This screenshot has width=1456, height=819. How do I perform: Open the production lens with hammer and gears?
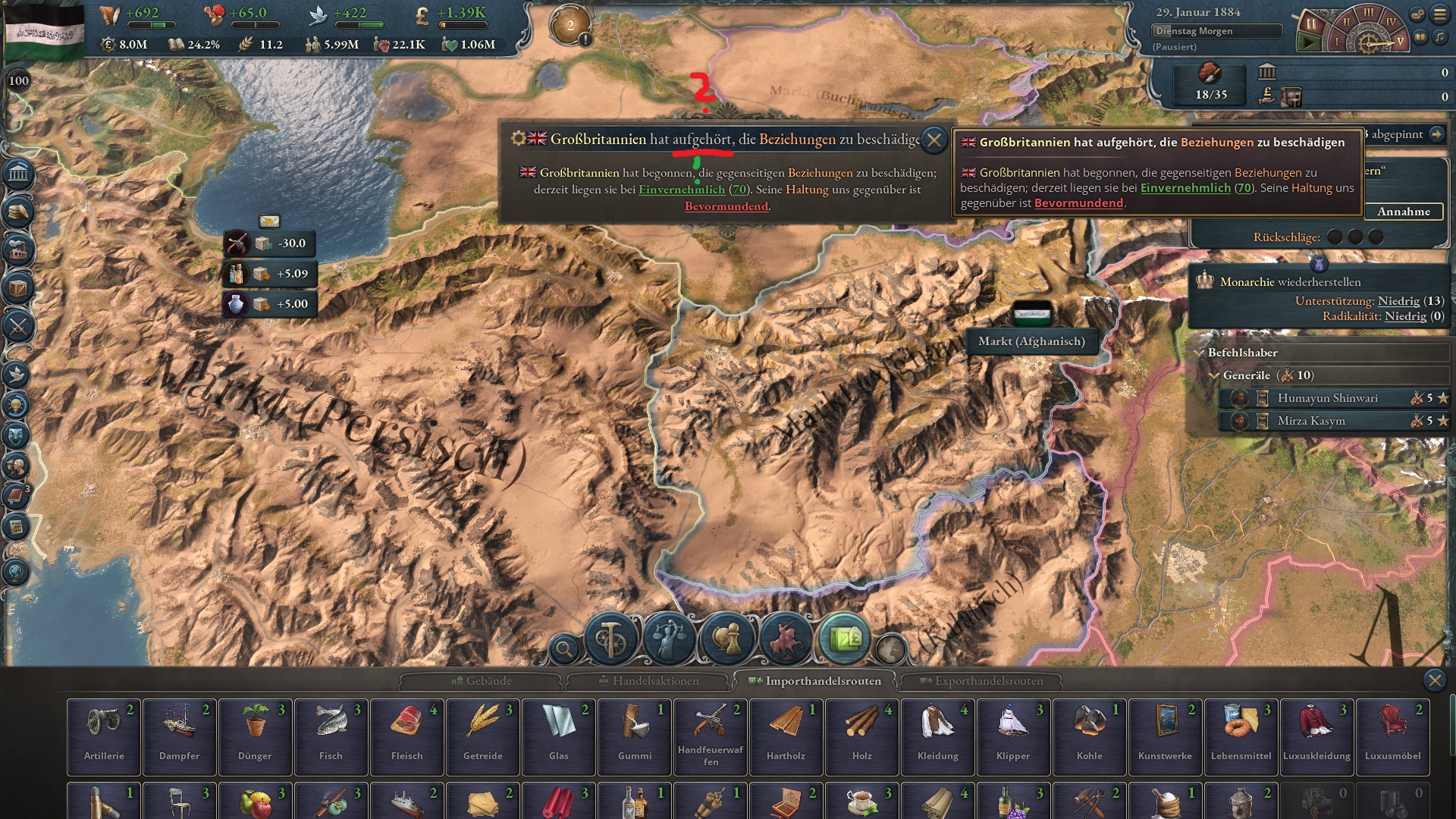click(610, 639)
